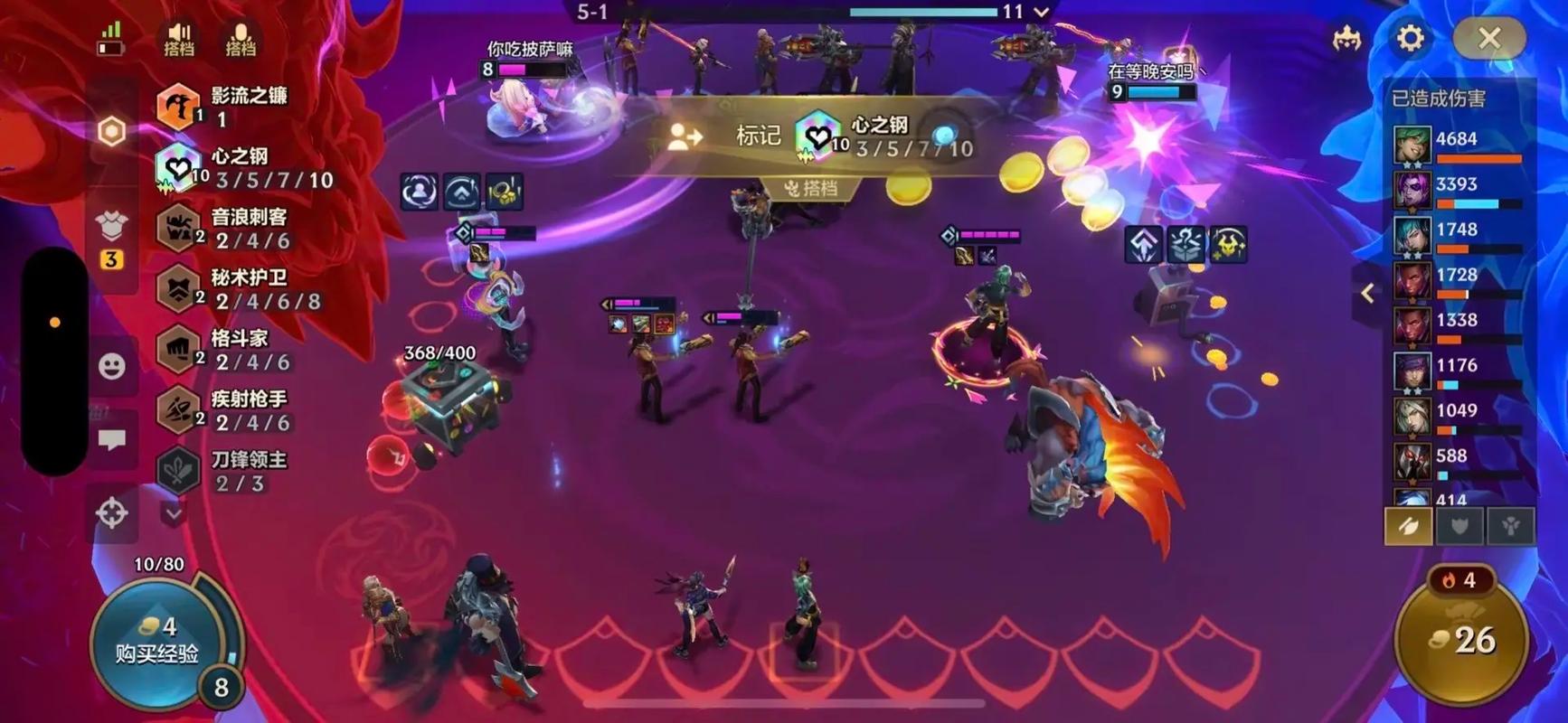Select the 影流之镰 trait entry
The height and width of the screenshot is (723, 1568).
coord(223,106)
